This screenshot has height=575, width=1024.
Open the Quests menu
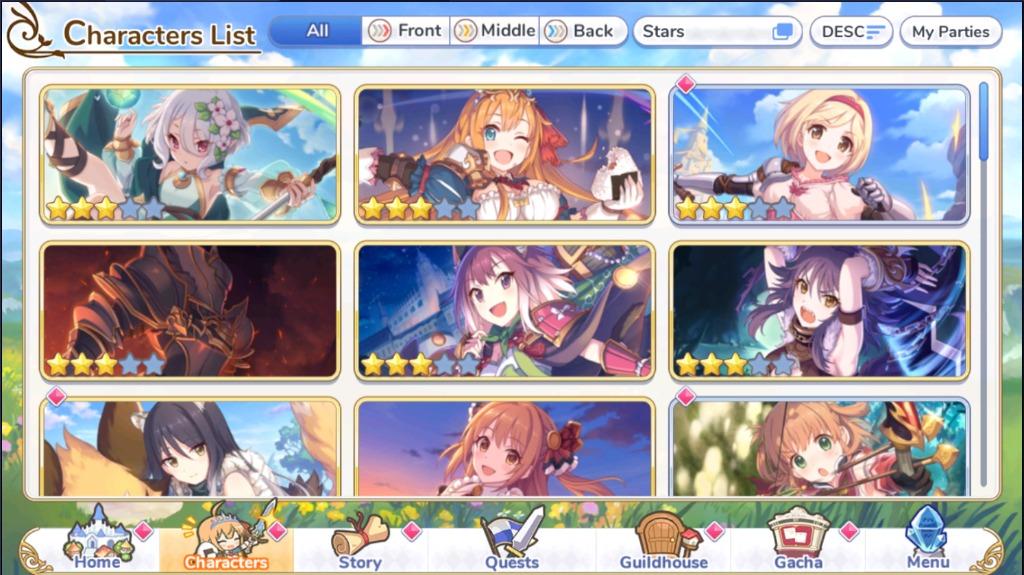(512, 543)
